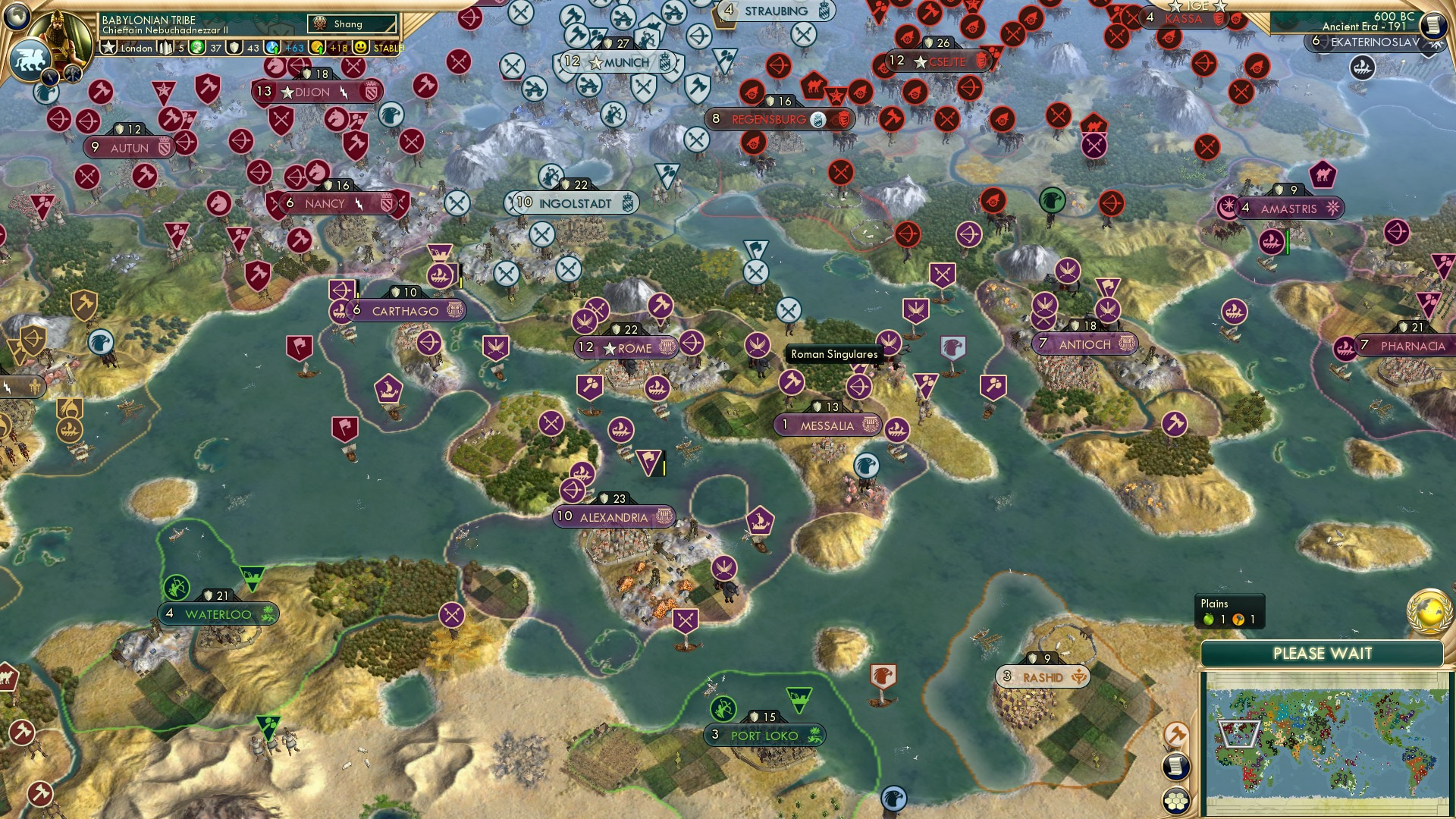
Task: Click the PLEASE WAIT banner
Action: (x=1322, y=654)
